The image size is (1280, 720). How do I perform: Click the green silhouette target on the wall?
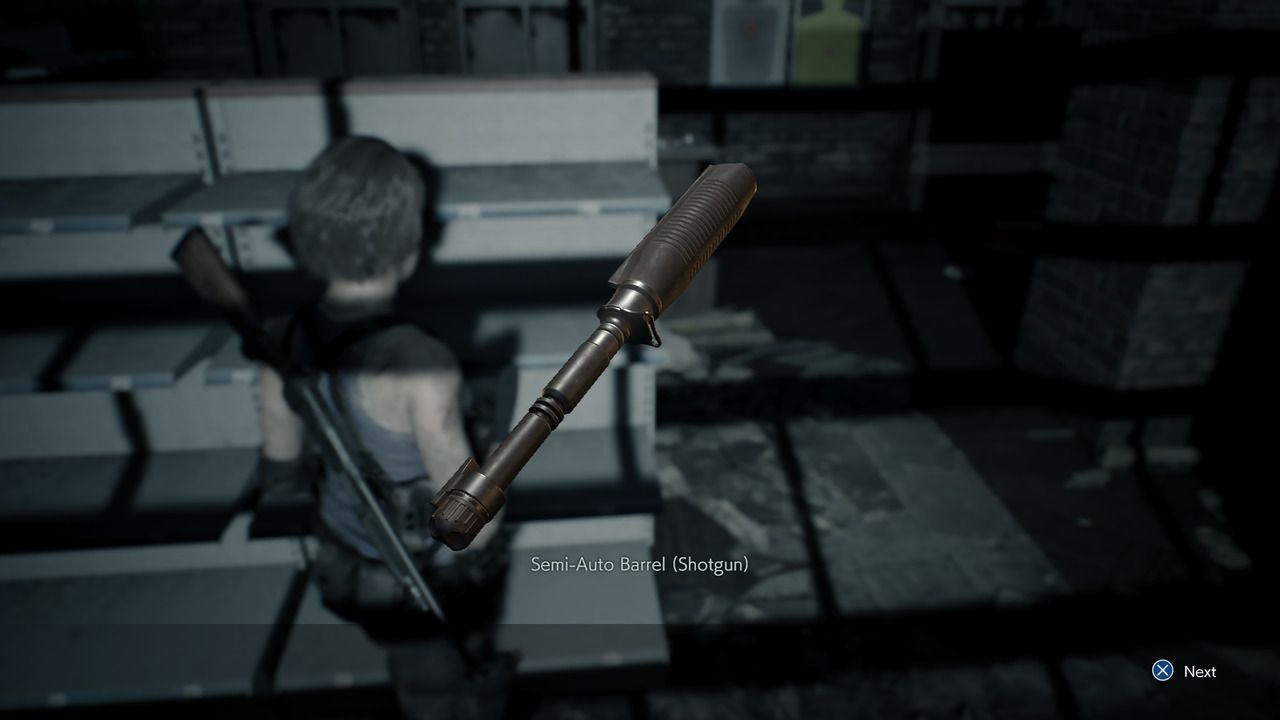pos(828,40)
